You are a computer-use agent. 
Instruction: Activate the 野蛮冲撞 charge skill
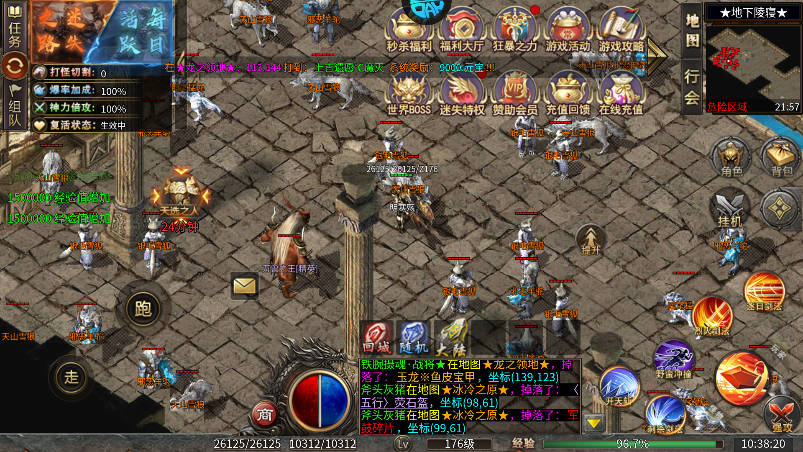pyautogui.click(x=673, y=358)
